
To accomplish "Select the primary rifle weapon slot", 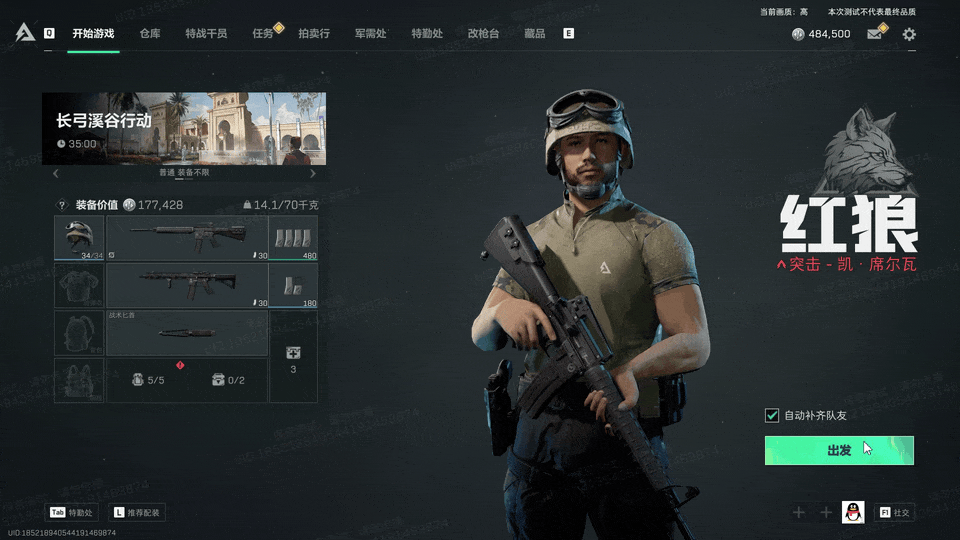I will (x=187, y=238).
